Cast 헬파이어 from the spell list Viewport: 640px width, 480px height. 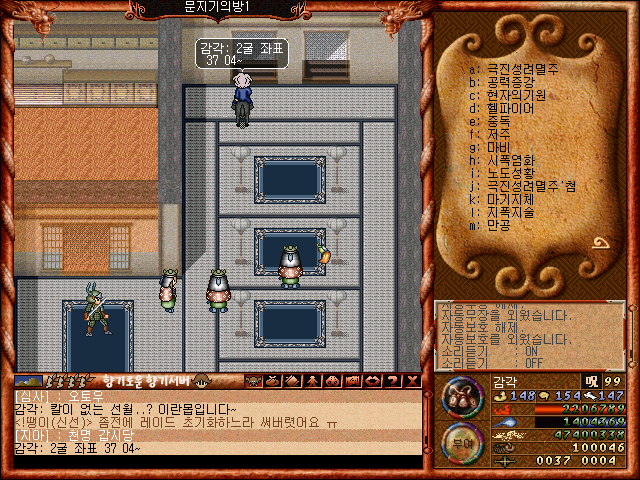(x=510, y=108)
